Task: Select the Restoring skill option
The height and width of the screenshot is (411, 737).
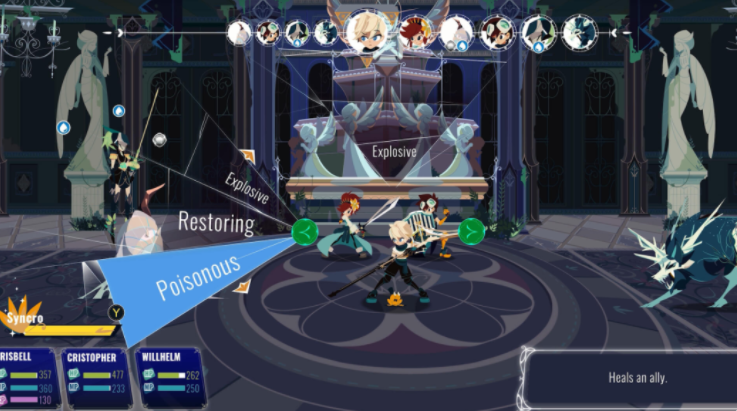Action: (x=215, y=222)
